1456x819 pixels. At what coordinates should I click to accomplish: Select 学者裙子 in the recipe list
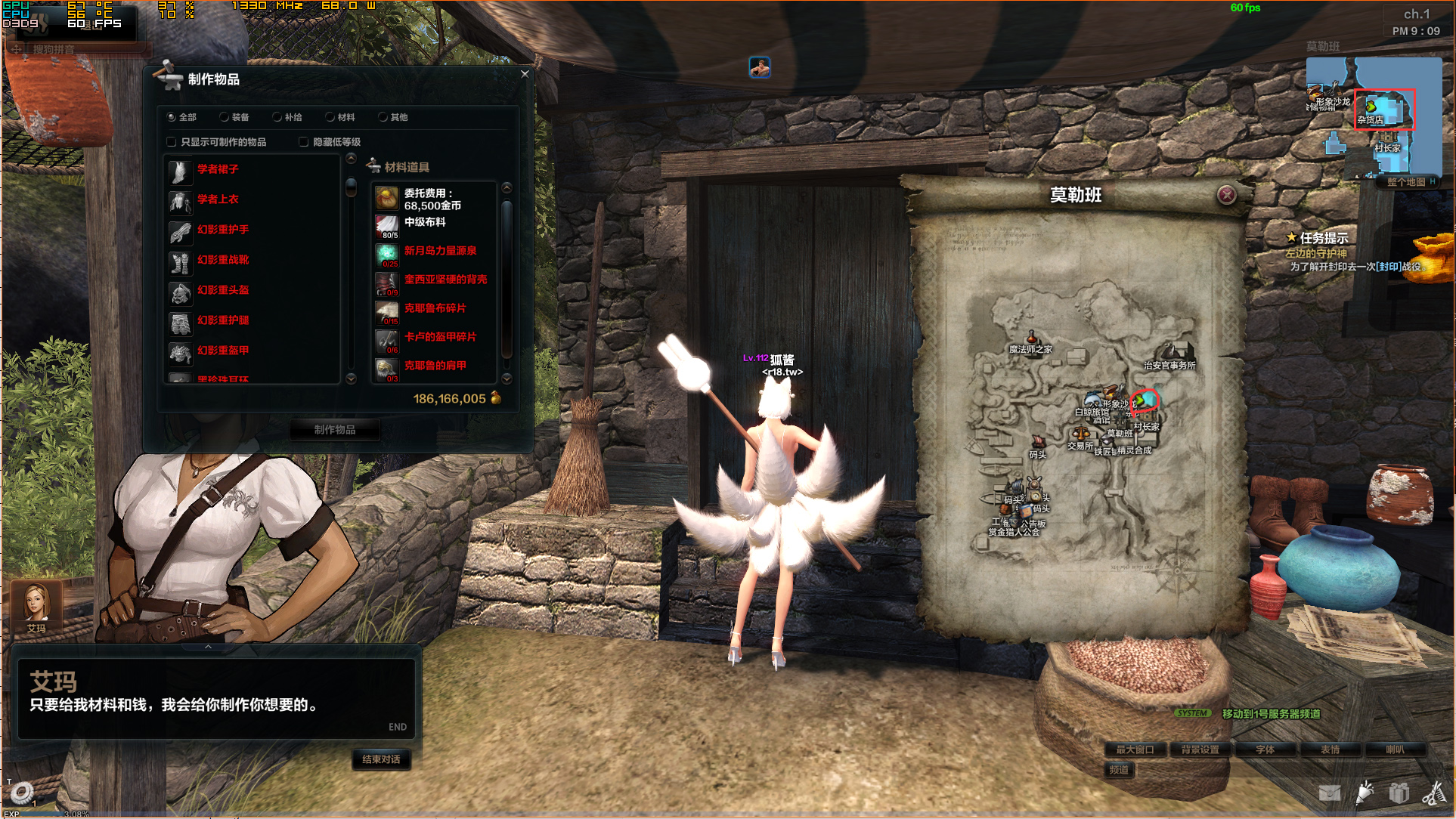point(218,169)
